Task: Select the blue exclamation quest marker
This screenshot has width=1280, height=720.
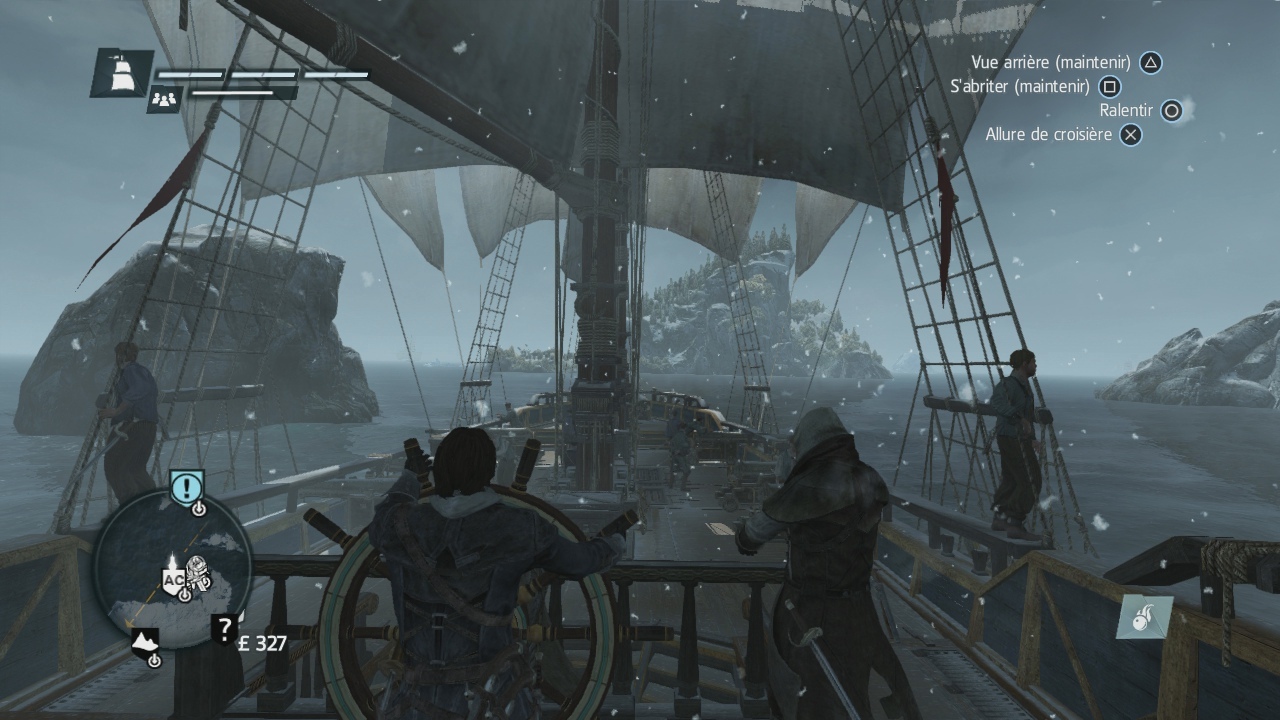Action: (187, 487)
